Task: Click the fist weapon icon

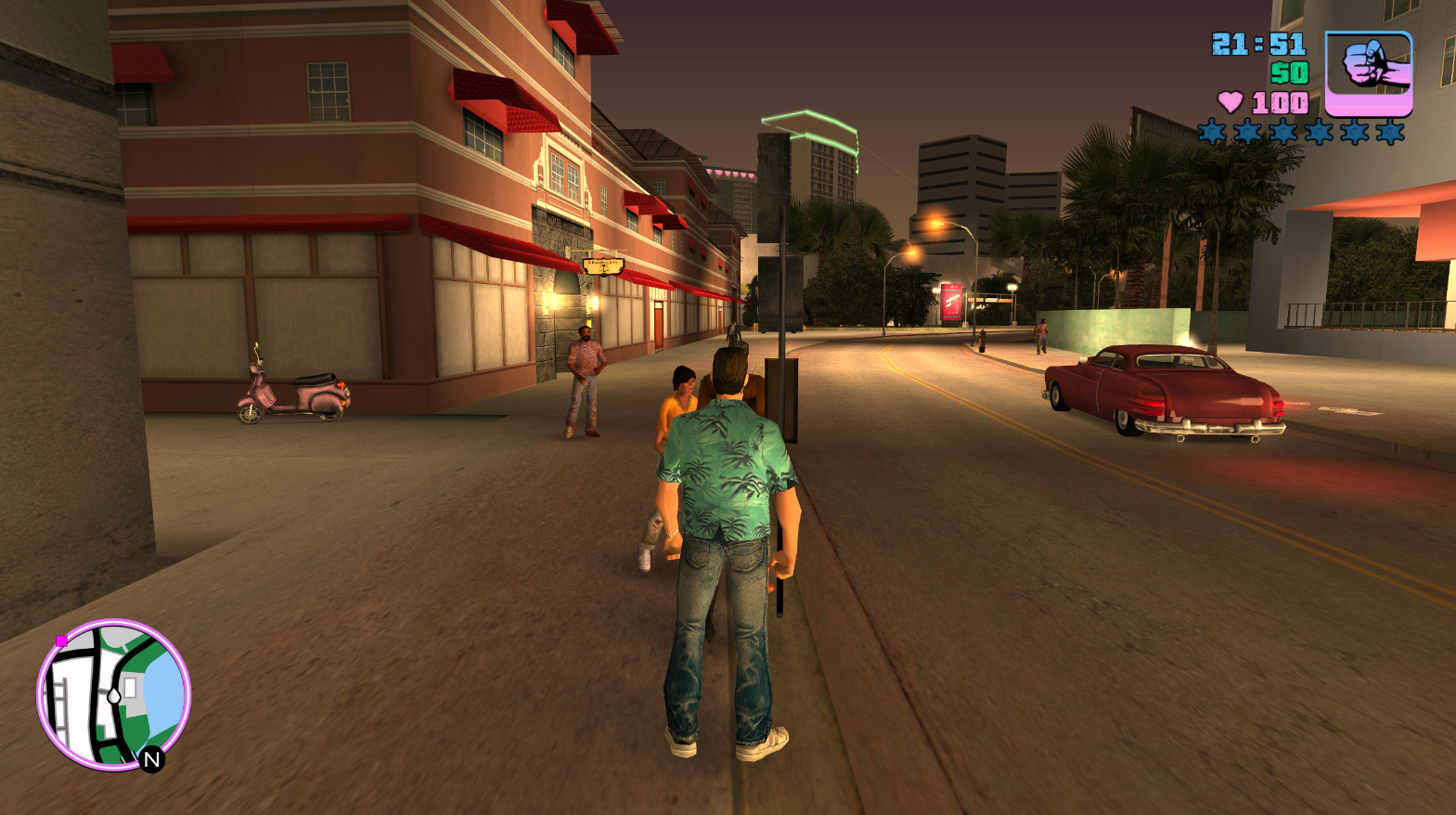Action: (x=1369, y=73)
